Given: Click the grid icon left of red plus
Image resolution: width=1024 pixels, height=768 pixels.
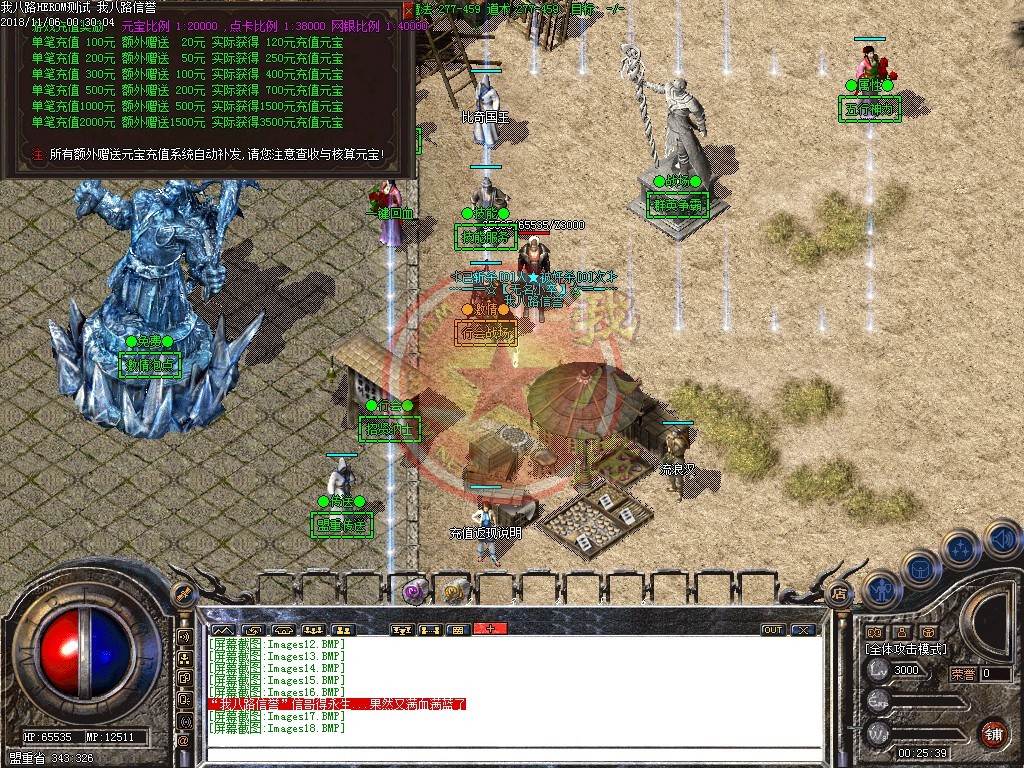Looking at the screenshot, I should [457, 630].
